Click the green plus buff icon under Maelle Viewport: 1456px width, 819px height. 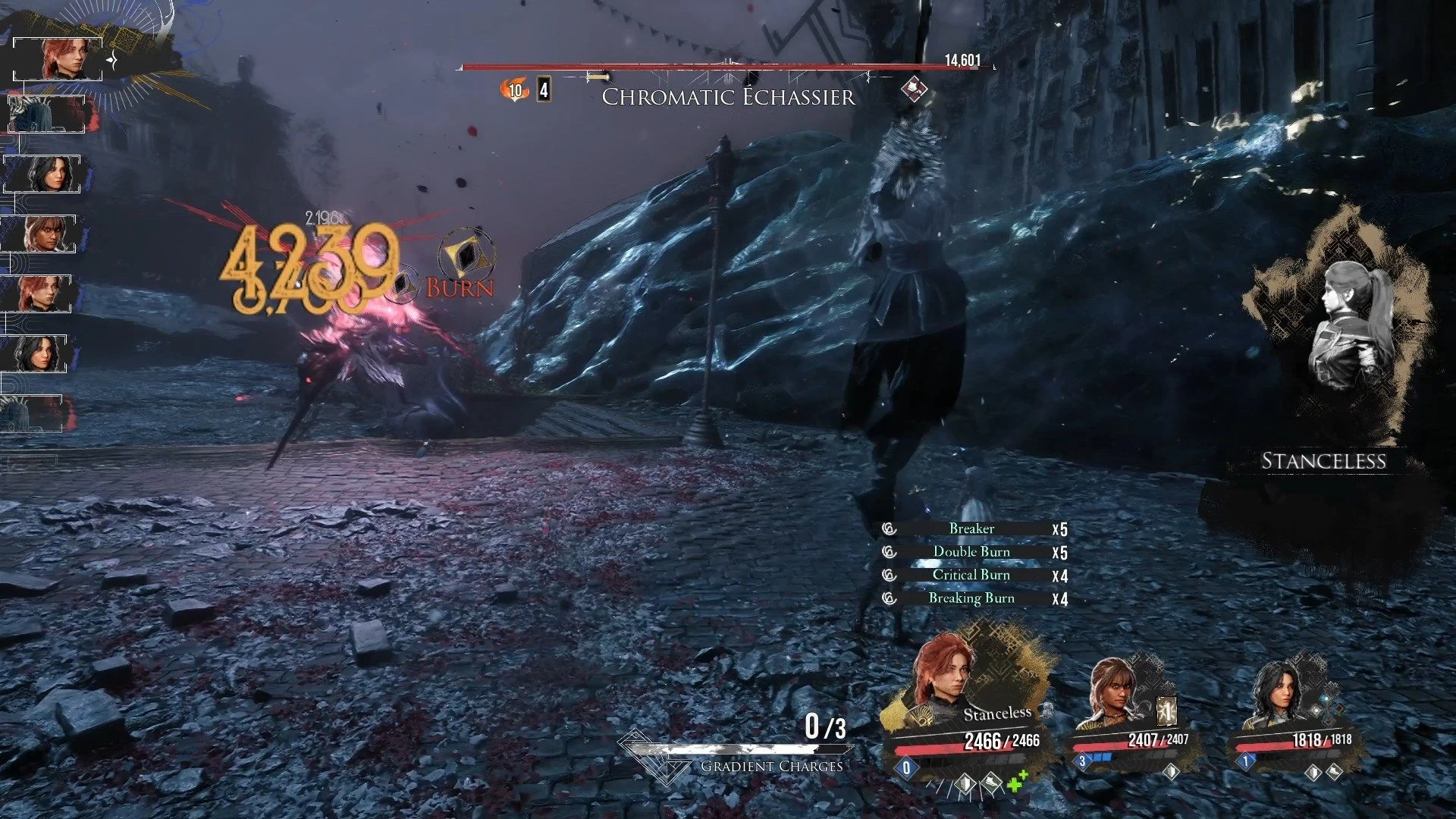(1017, 780)
